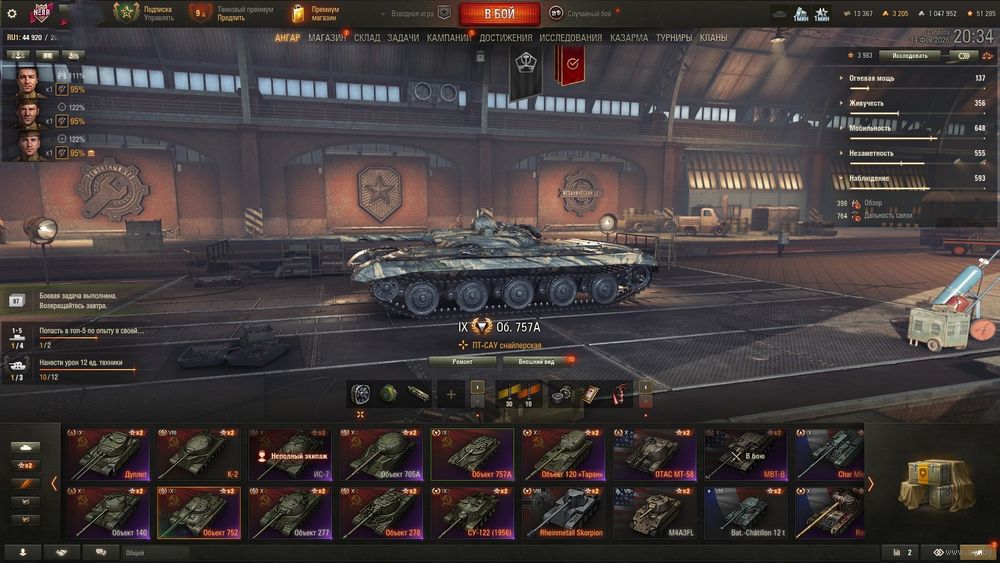Add equipment in the empty plus slot
Image resolution: width=1000 pixels, height=563 pixels.
click(450, 394)
